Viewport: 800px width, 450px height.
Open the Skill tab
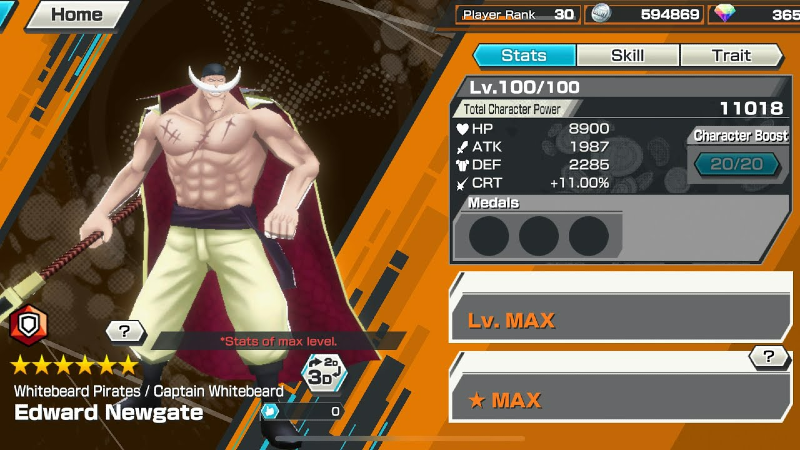[627, 56]
